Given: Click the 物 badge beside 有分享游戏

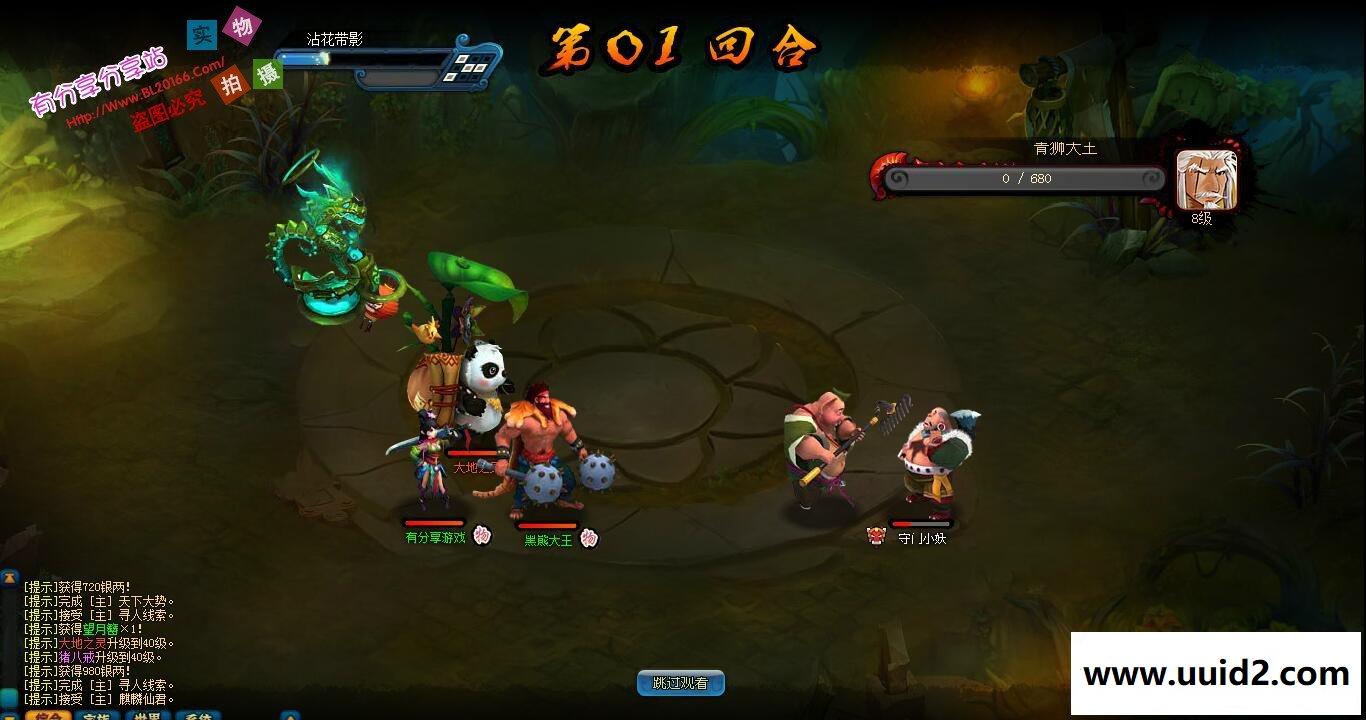Looking at the screenshot, I should point(482,535).
